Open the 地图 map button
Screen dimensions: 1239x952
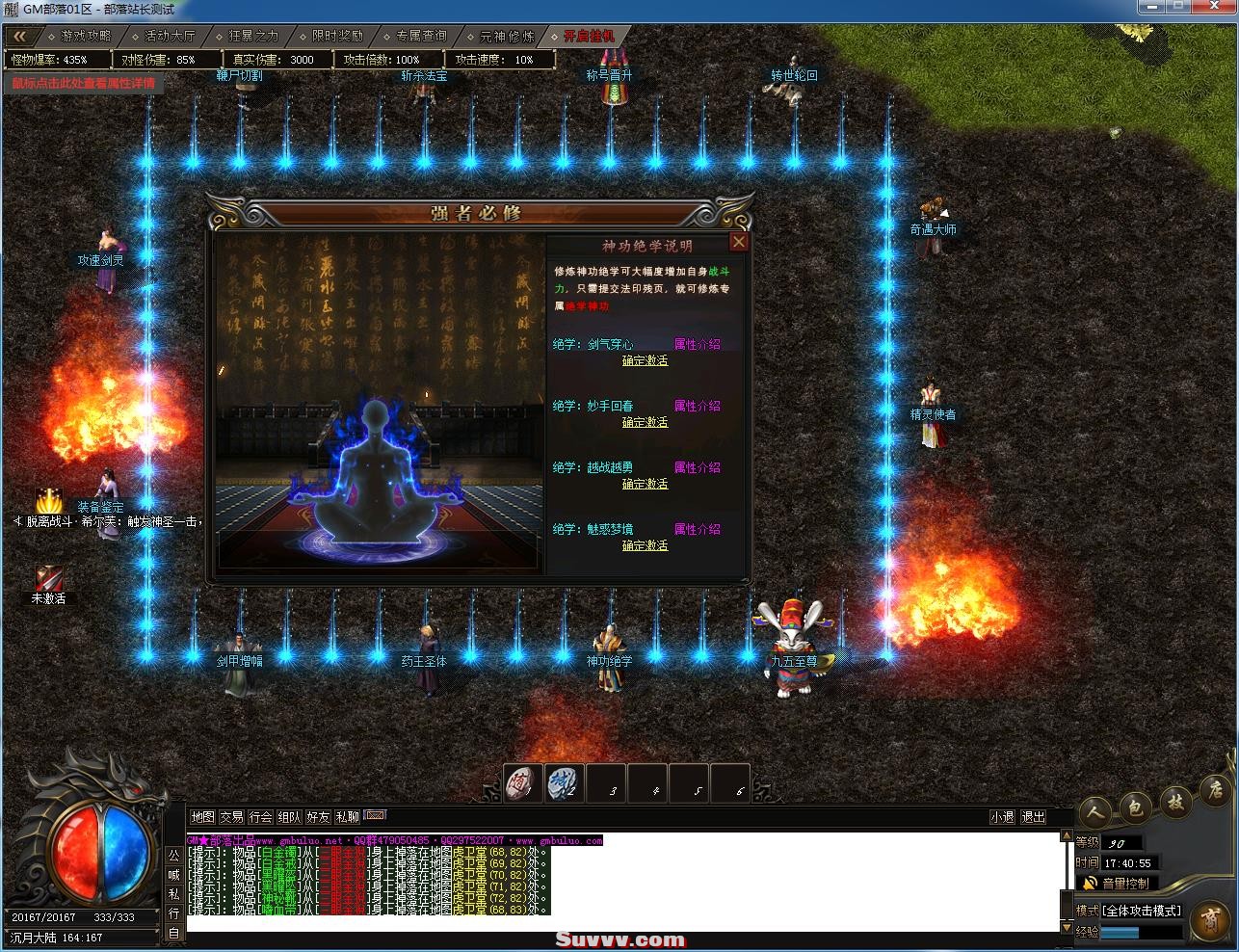pyautogui.click(x=202, y=817)
